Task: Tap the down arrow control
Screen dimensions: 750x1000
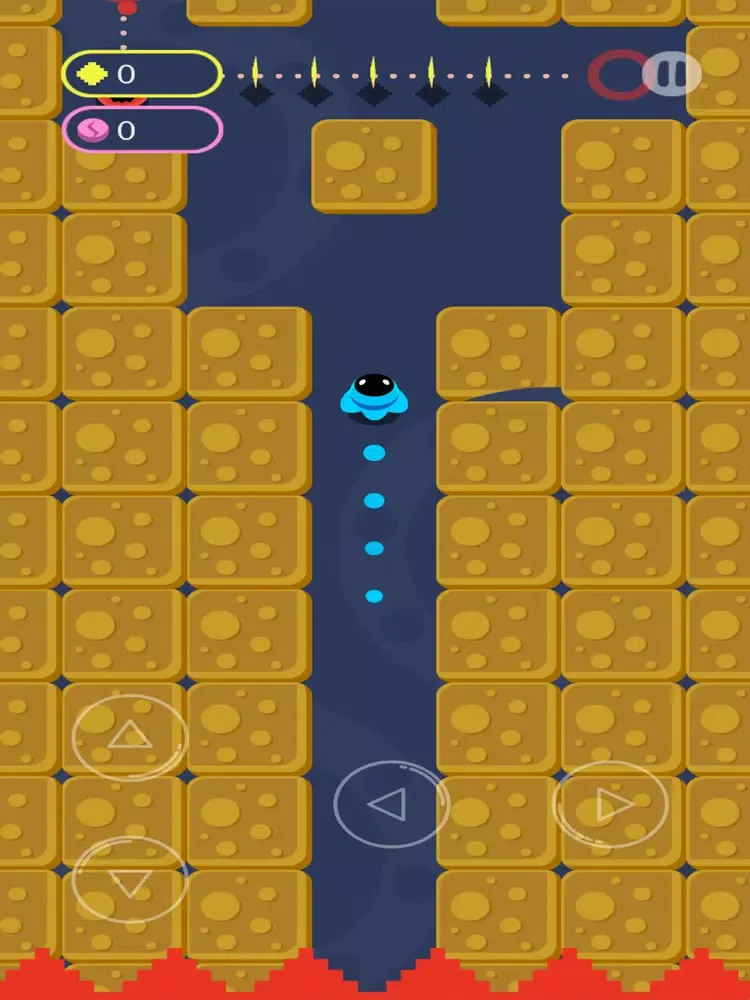Action: pos(130,880)
